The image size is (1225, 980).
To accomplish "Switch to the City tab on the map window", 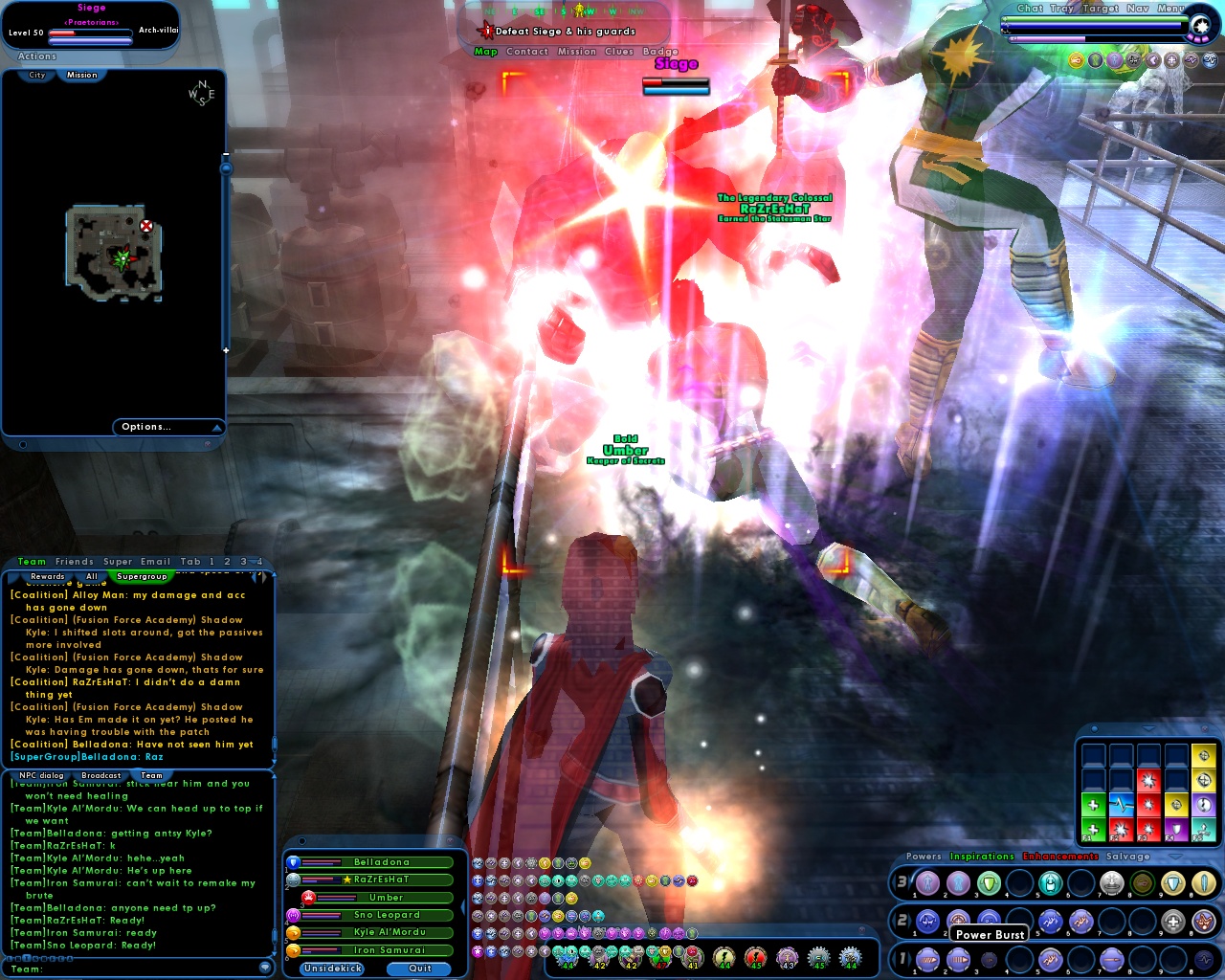I will tap(35, 75).
